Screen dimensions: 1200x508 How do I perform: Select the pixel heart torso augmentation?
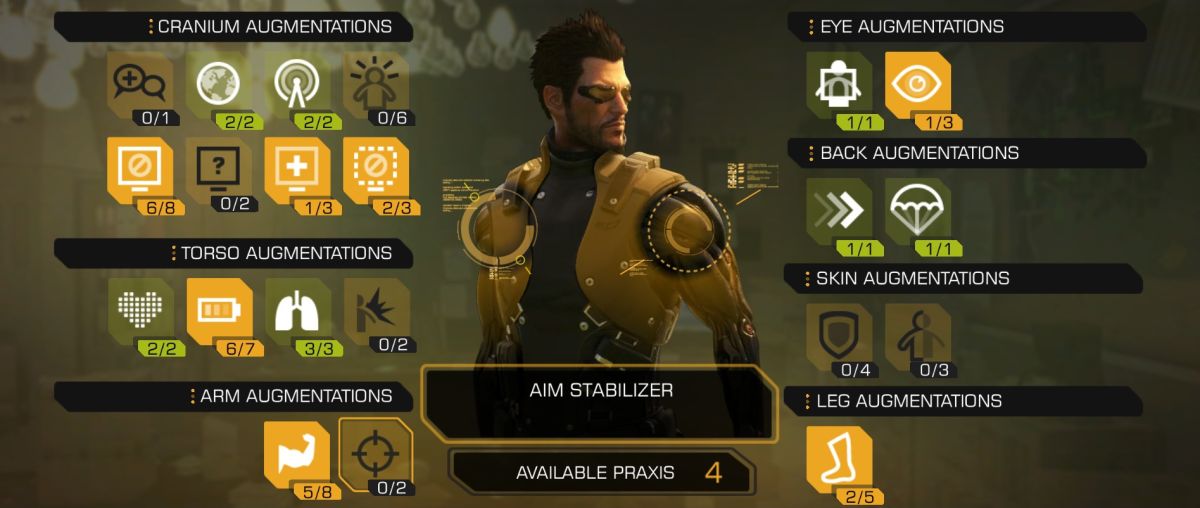point(139,311)
